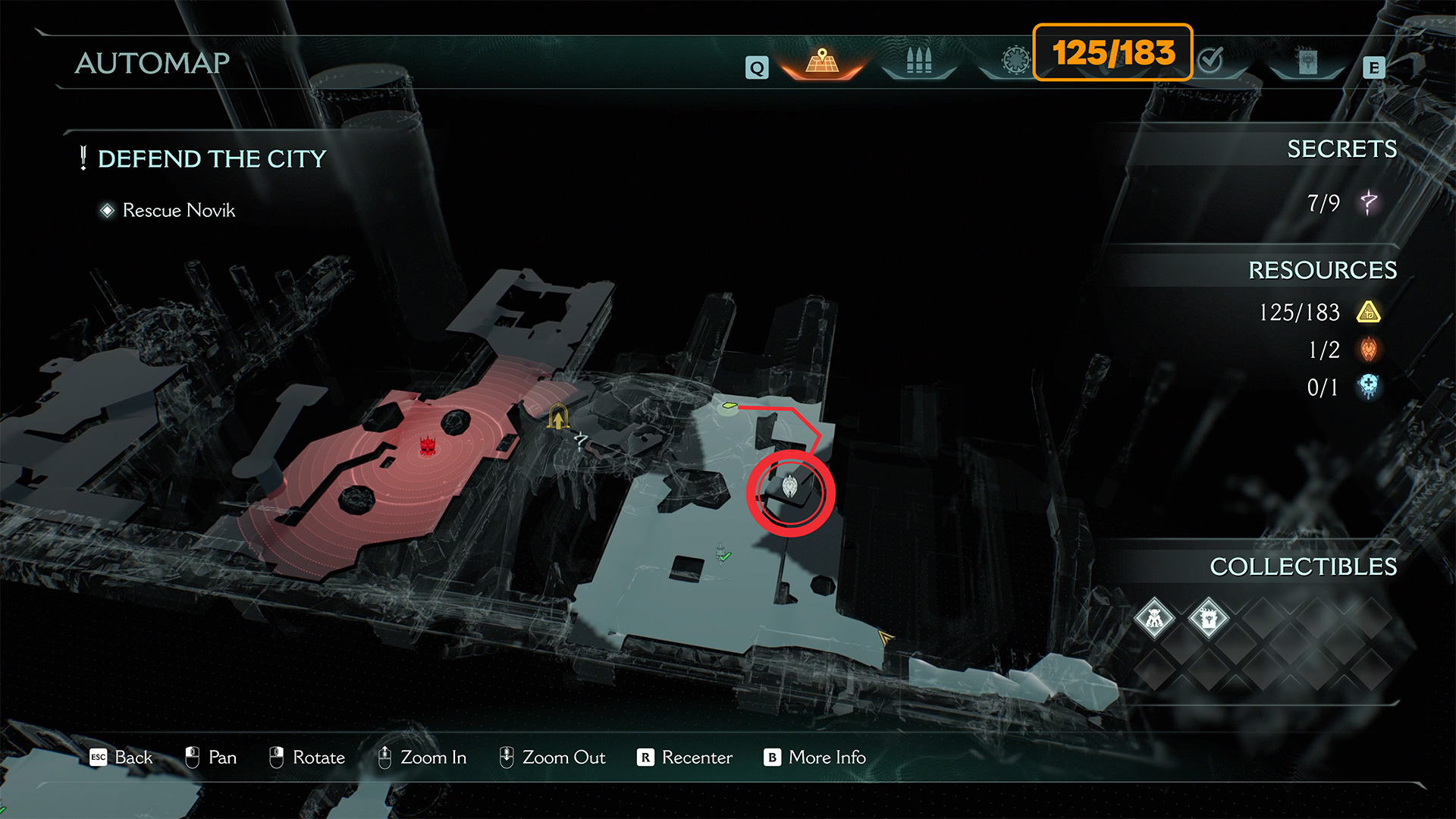
Task: Select the Rescue Novik objective
Action: pyautogui.click(x=178, y=210)
